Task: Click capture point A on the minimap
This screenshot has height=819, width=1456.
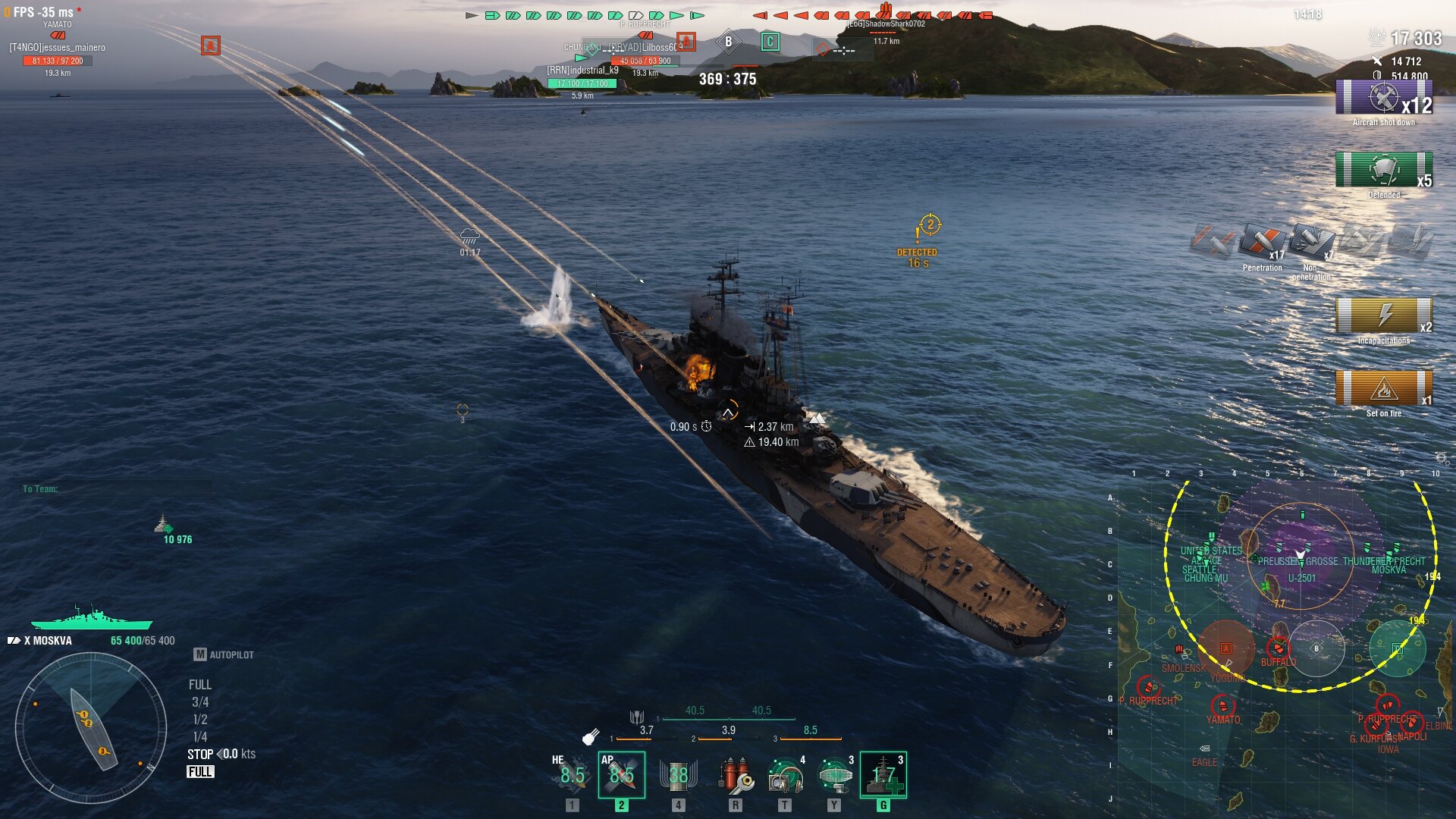Action: [x=1225, y=648]
